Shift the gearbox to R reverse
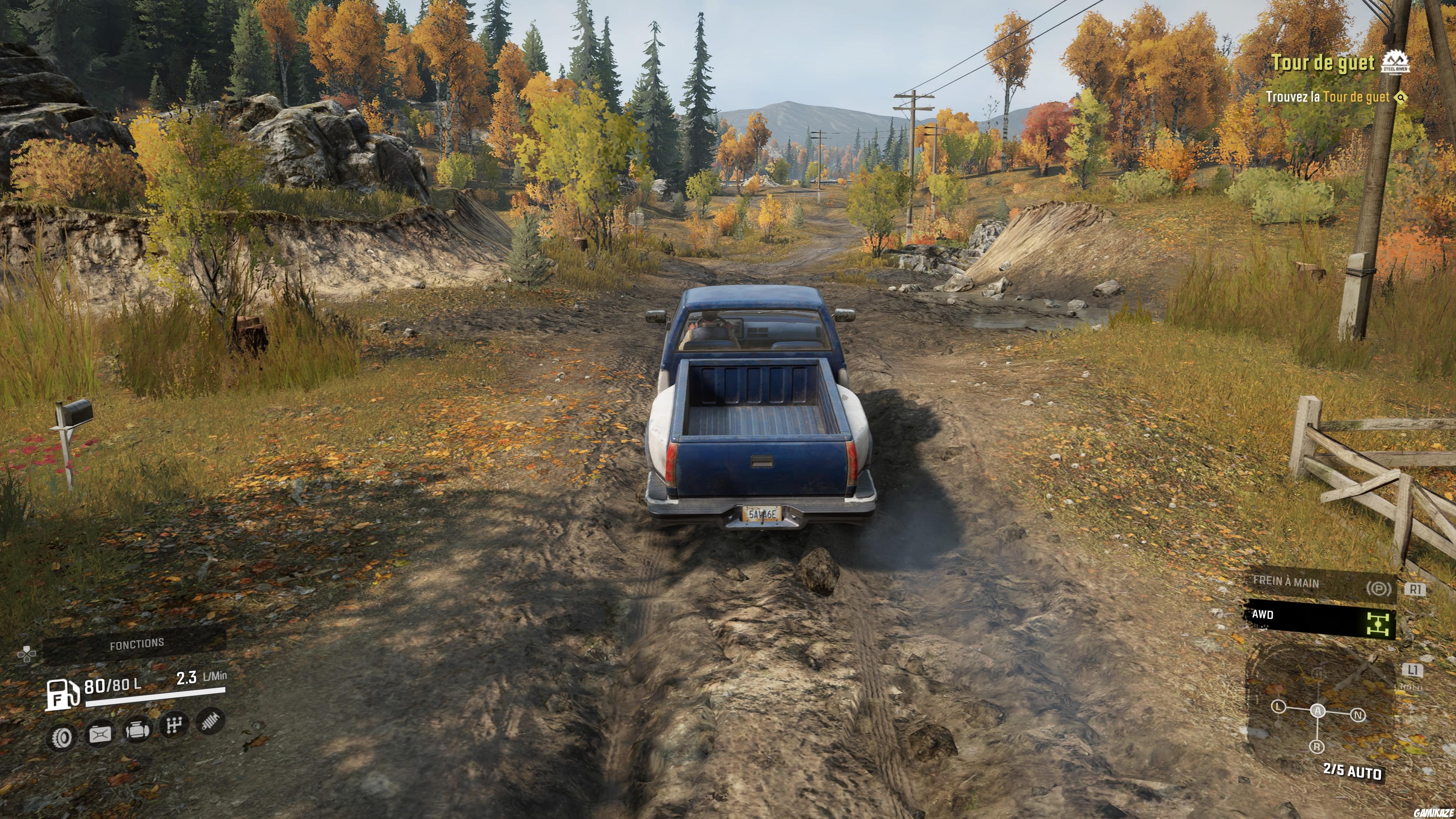Image resolution: width=1456 pixels, height=819 pixels. pos(1317,747)
